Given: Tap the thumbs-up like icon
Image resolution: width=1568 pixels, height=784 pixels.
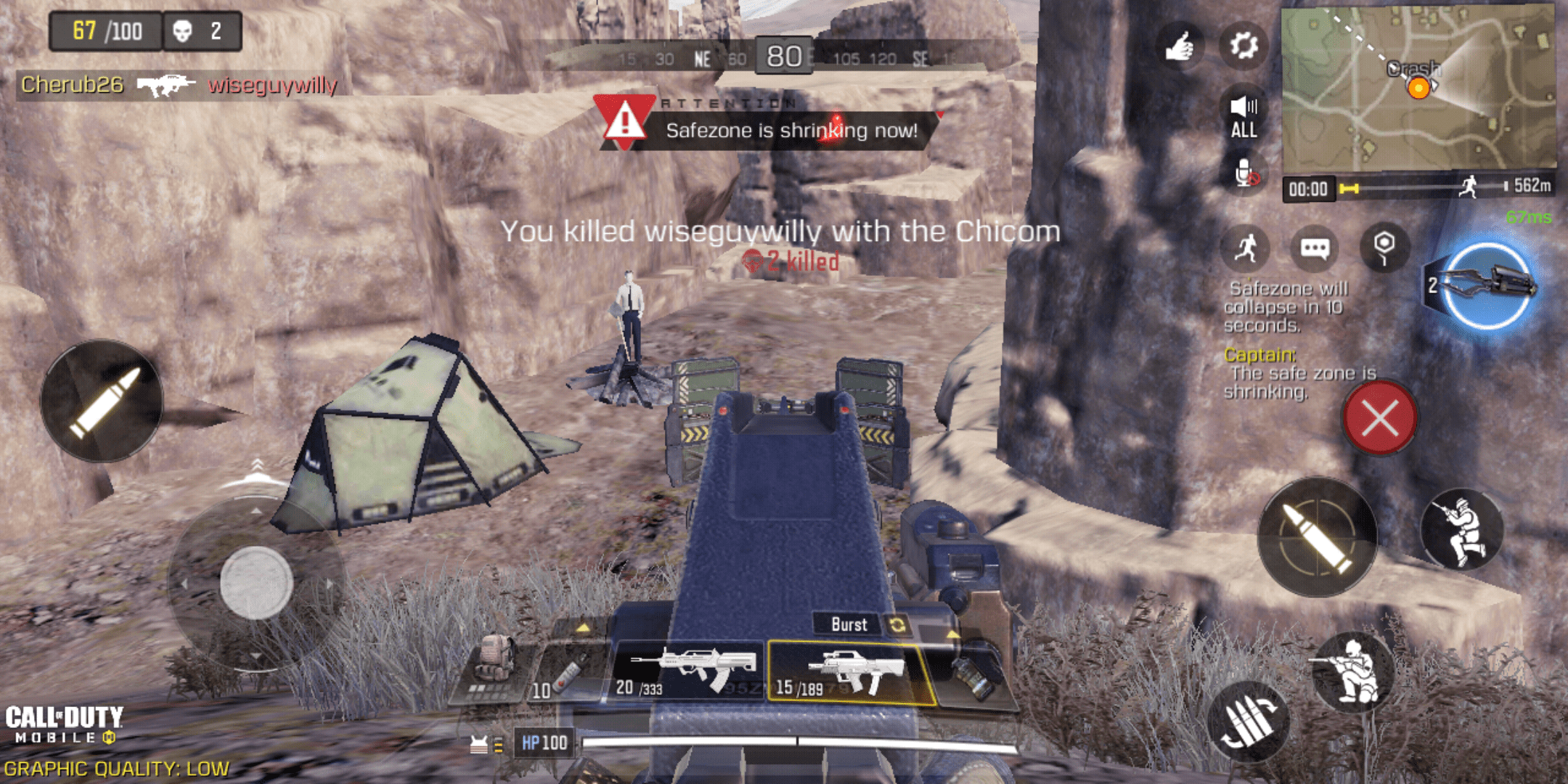Looking at the screenshot, I should click(x=1180, y=46).
